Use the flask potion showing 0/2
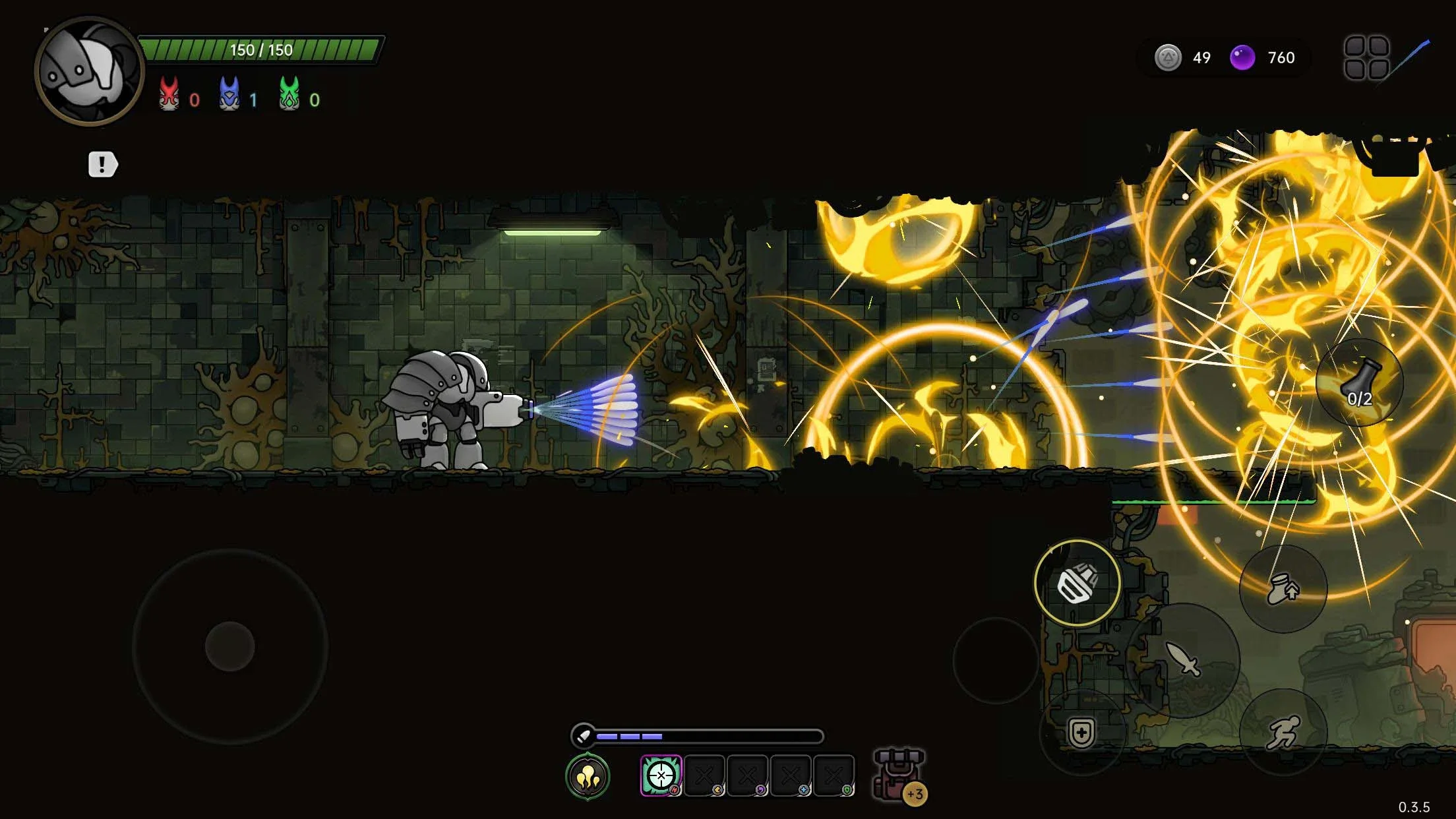 1359,383
